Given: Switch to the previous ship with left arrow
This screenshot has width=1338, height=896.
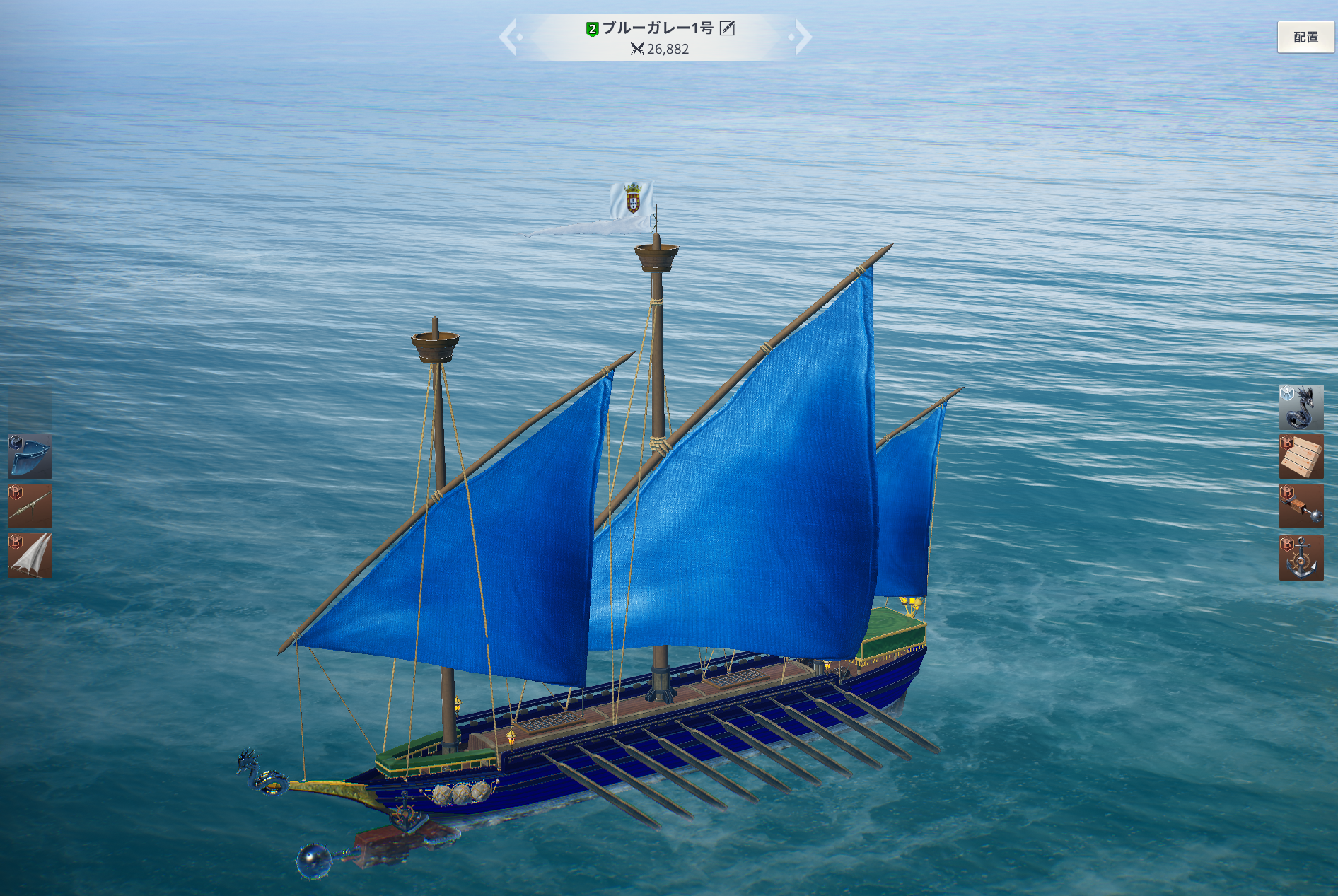Looking at the screenshot, I should tap(509, 37).
